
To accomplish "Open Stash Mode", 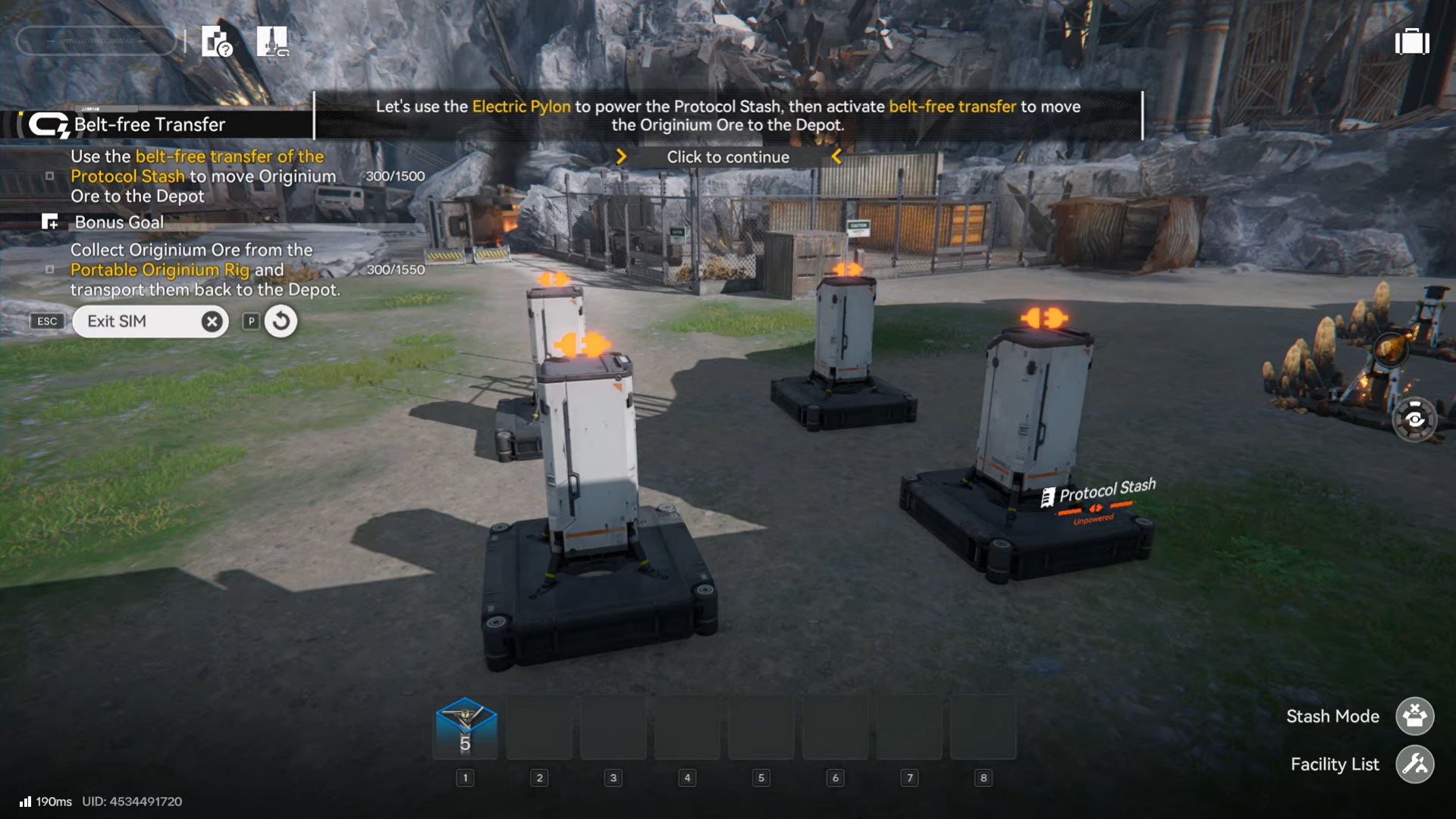I will click(1414, 716).
